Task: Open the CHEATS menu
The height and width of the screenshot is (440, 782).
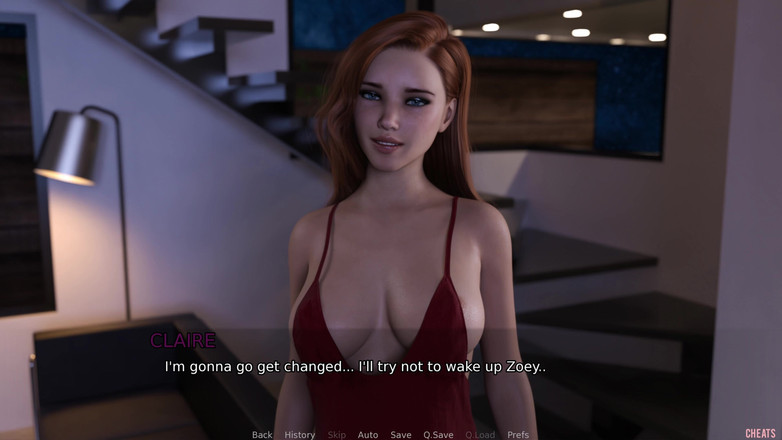Action: click(761, 434)
